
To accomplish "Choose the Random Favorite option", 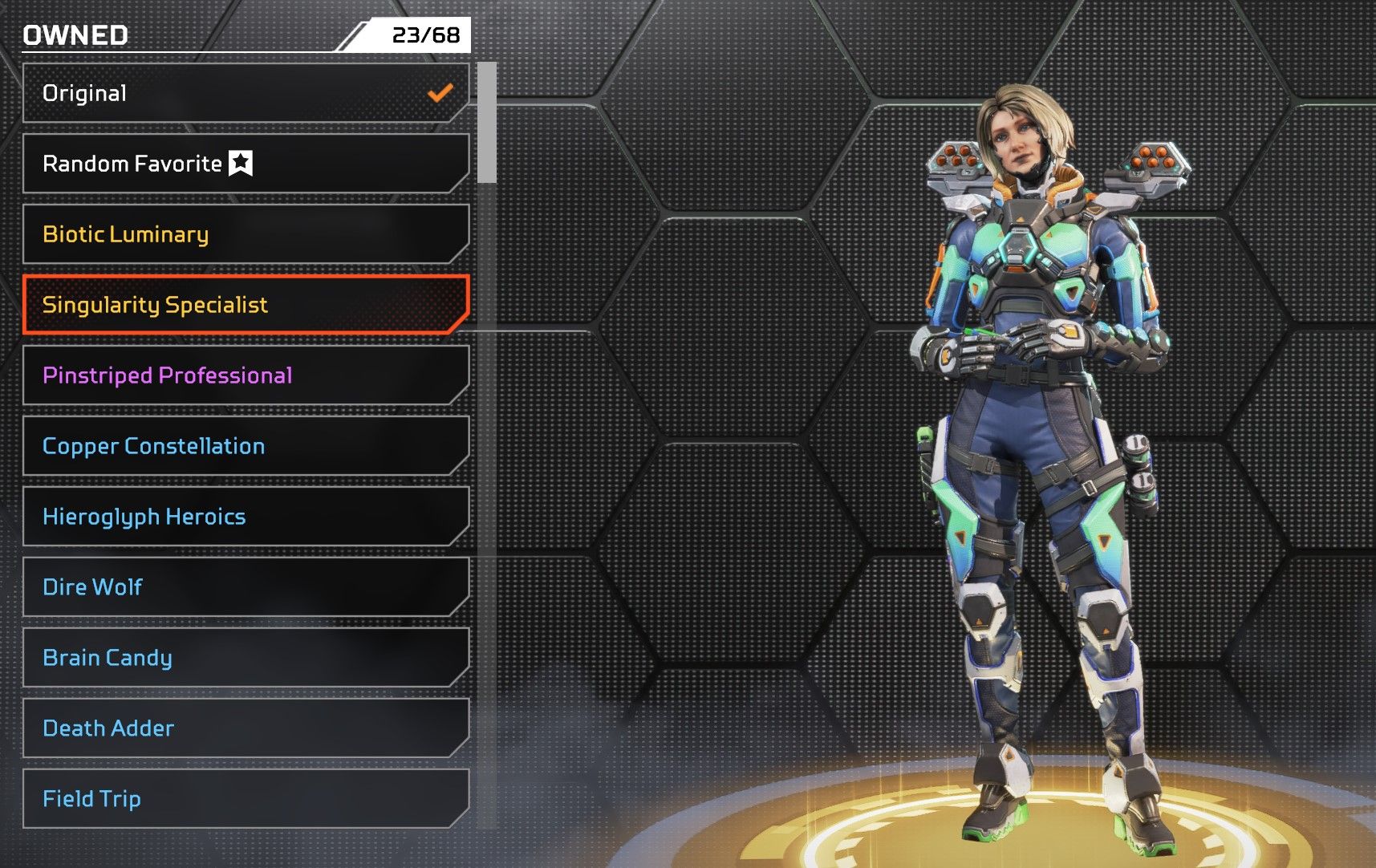I will click(245, 164).
